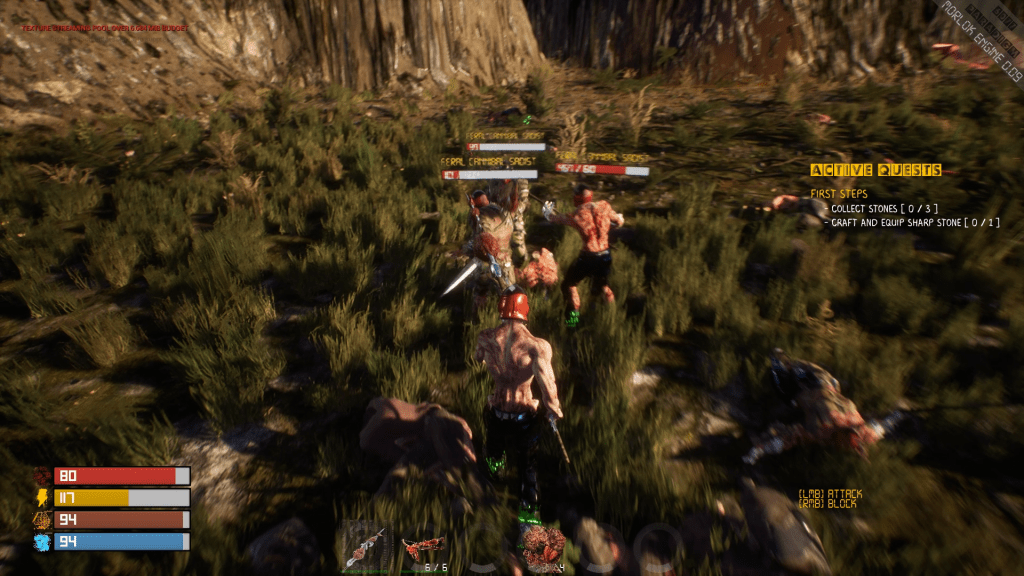This screenshot has width=1024, height=576.
Task: Open the Active Quests tracker header
Action: click(x=876, y=171)
